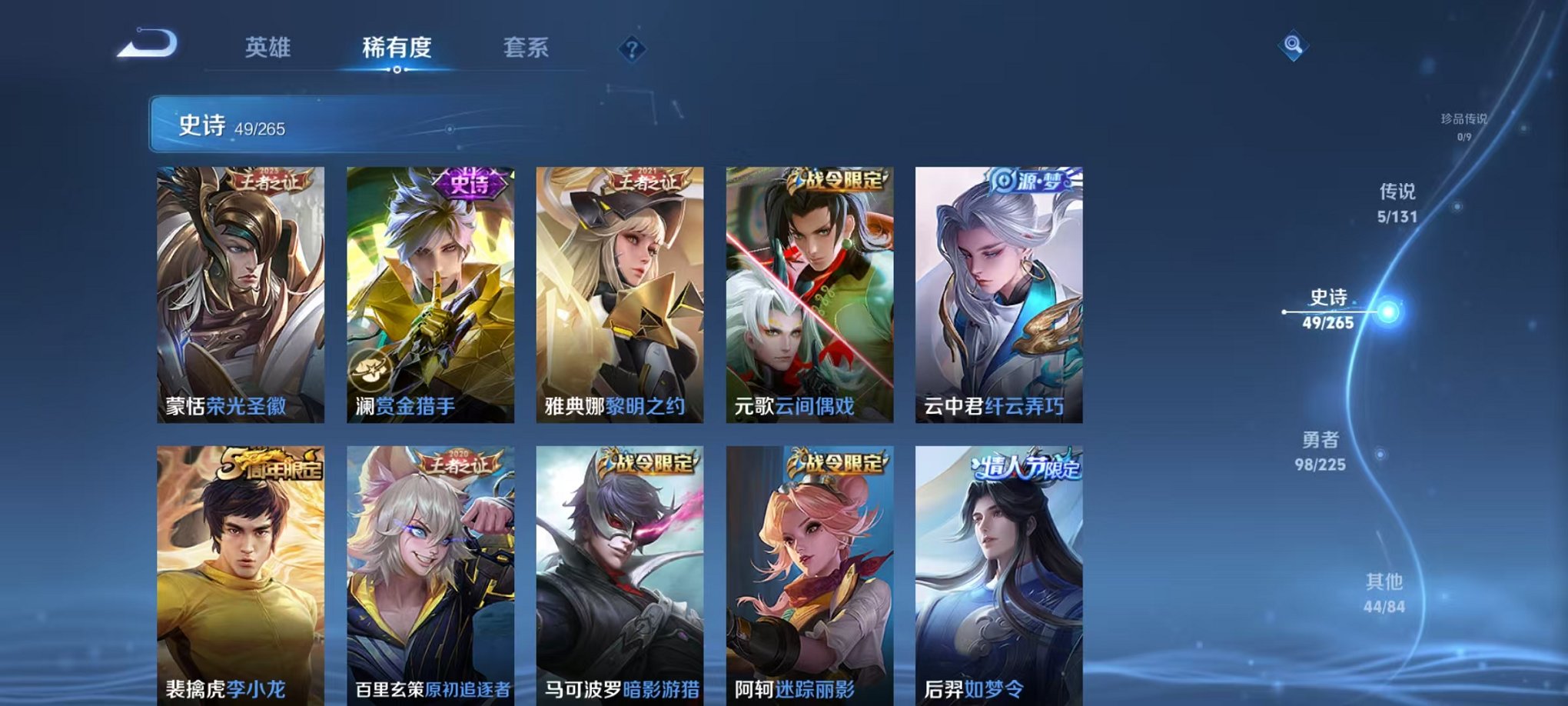The height and width of the screenshot is (706, 1568).
Task: Open the help question mark icon
Action: point(630,50)
